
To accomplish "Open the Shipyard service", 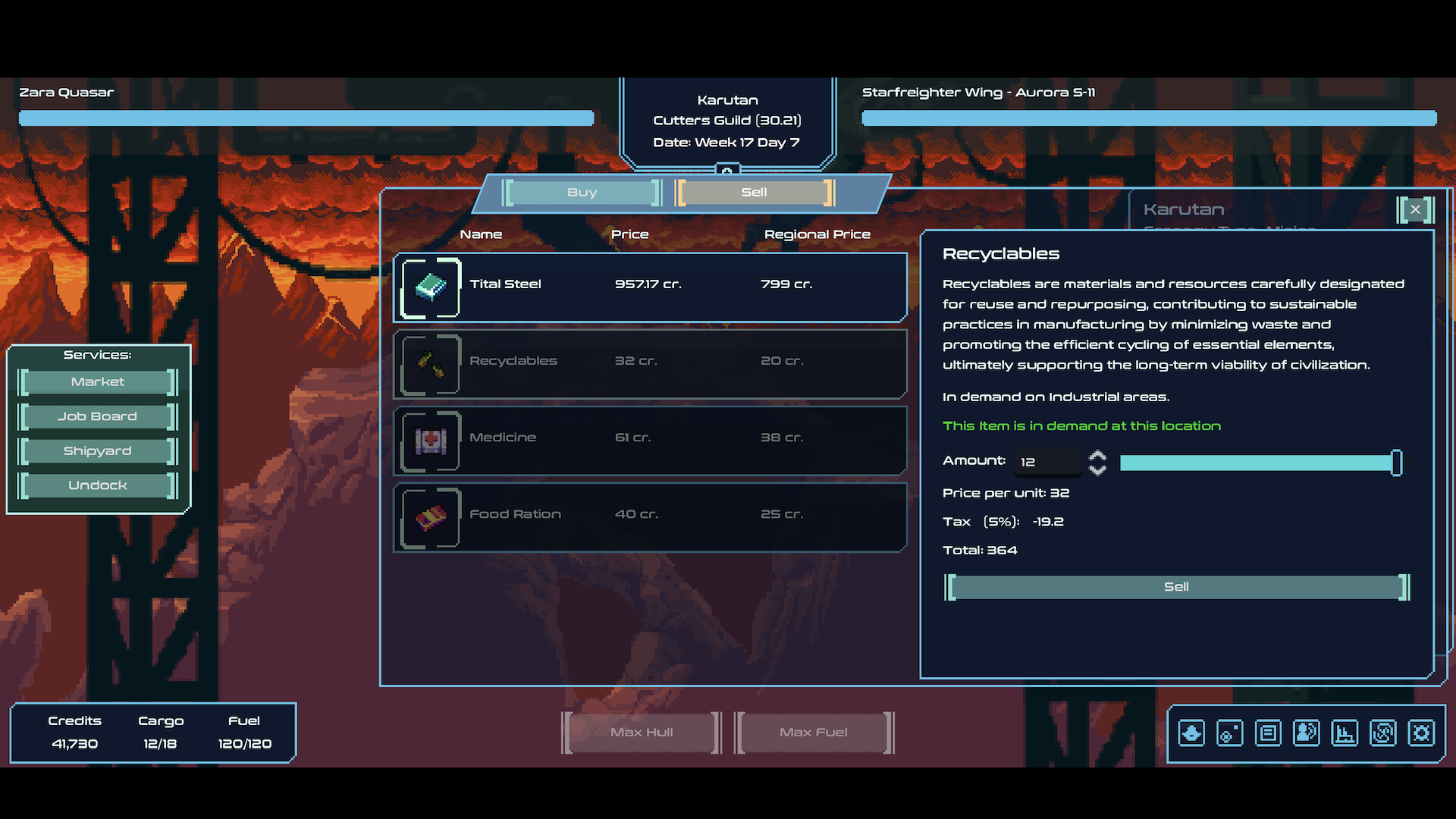I will (x=97, y=450).
